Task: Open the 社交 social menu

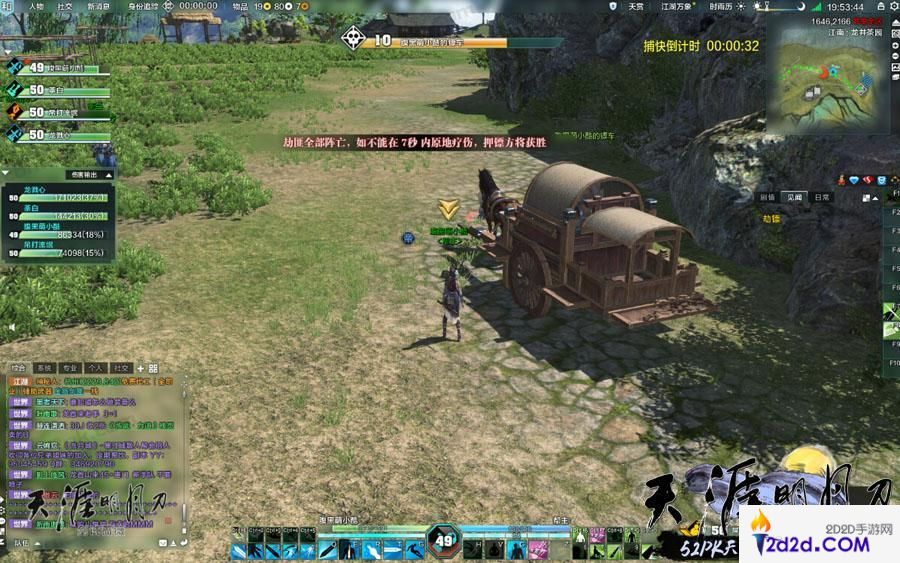Action: point(65,6)
